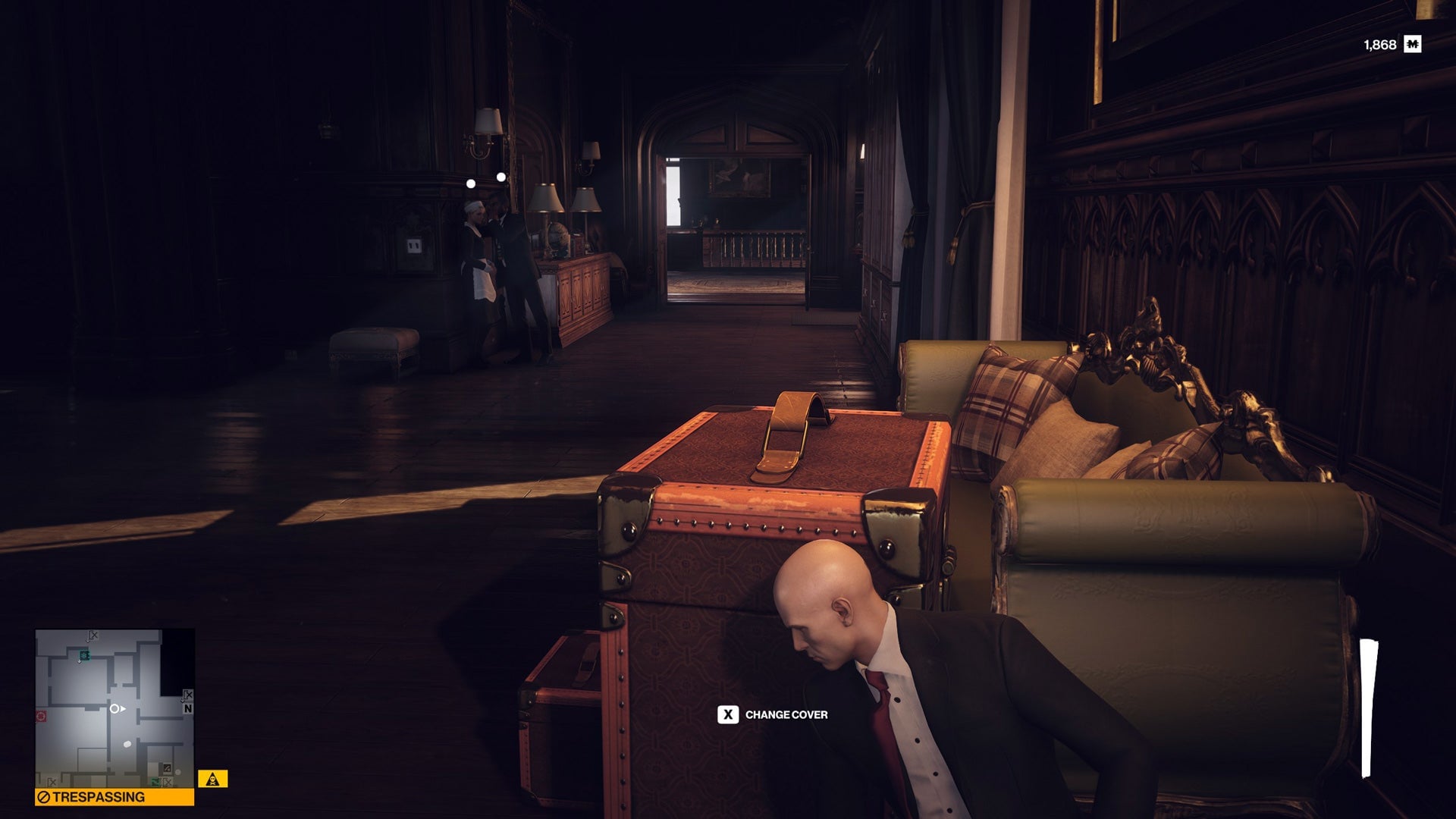Click the Change Cover text label

(x=789, y=714)
